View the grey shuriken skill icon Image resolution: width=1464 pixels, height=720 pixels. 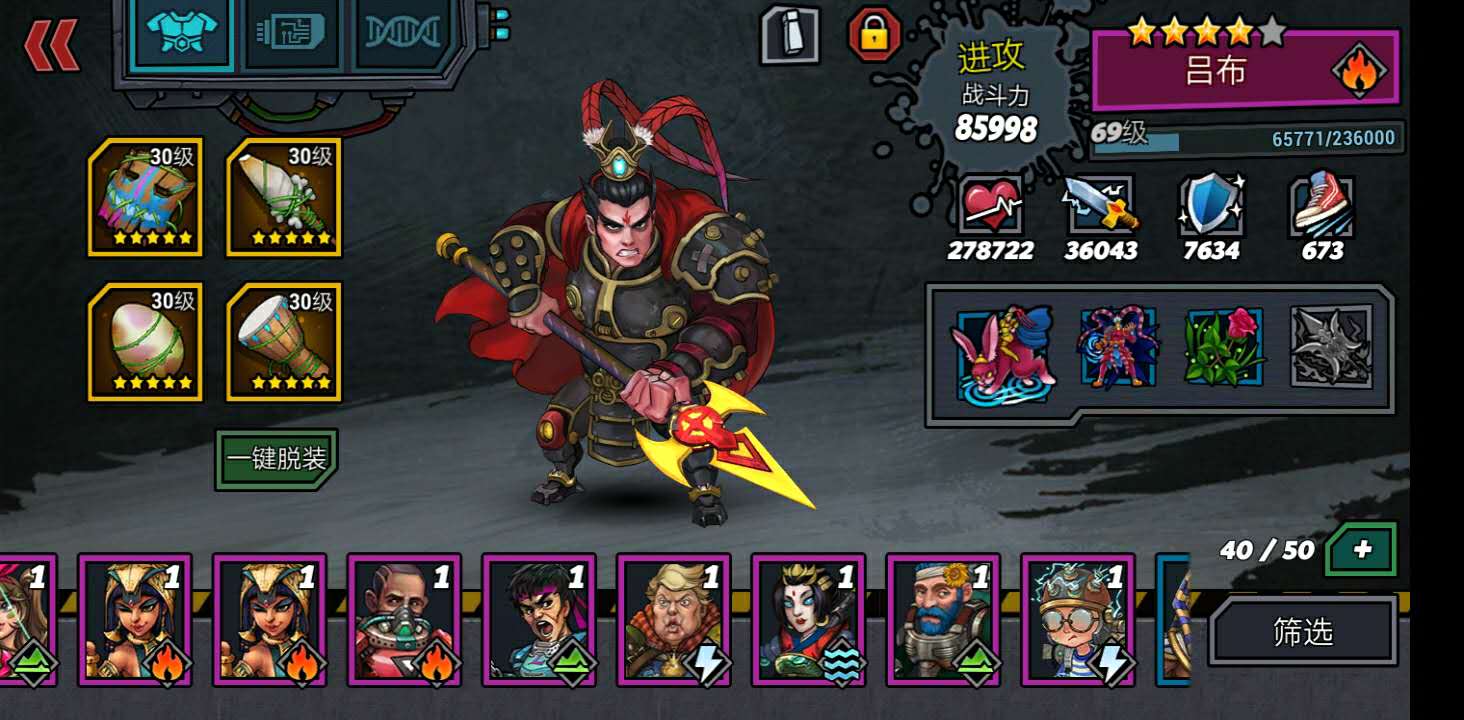[x=1331, y=347]
